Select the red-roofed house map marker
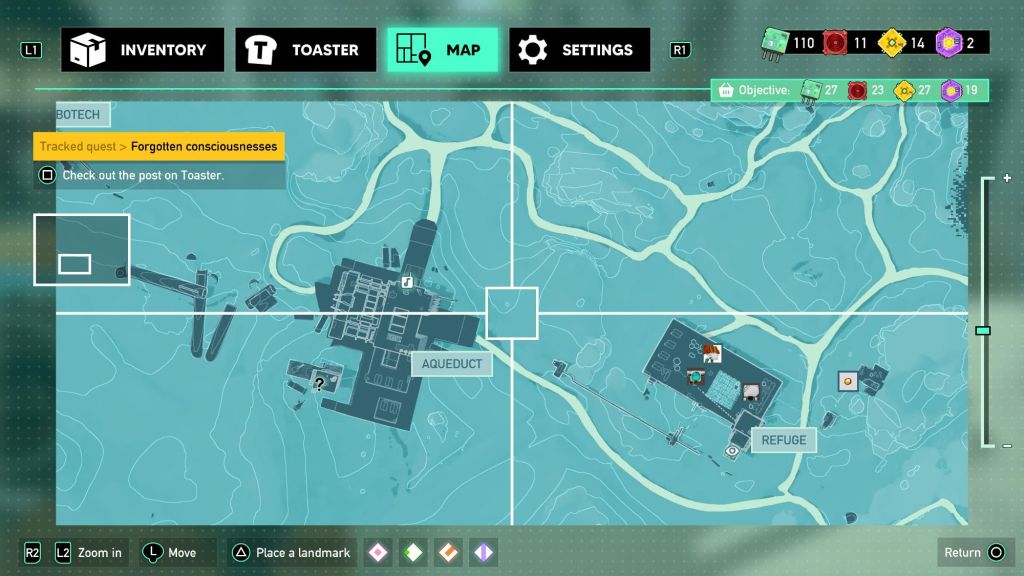1024x576 pixels. pos(712,352)
